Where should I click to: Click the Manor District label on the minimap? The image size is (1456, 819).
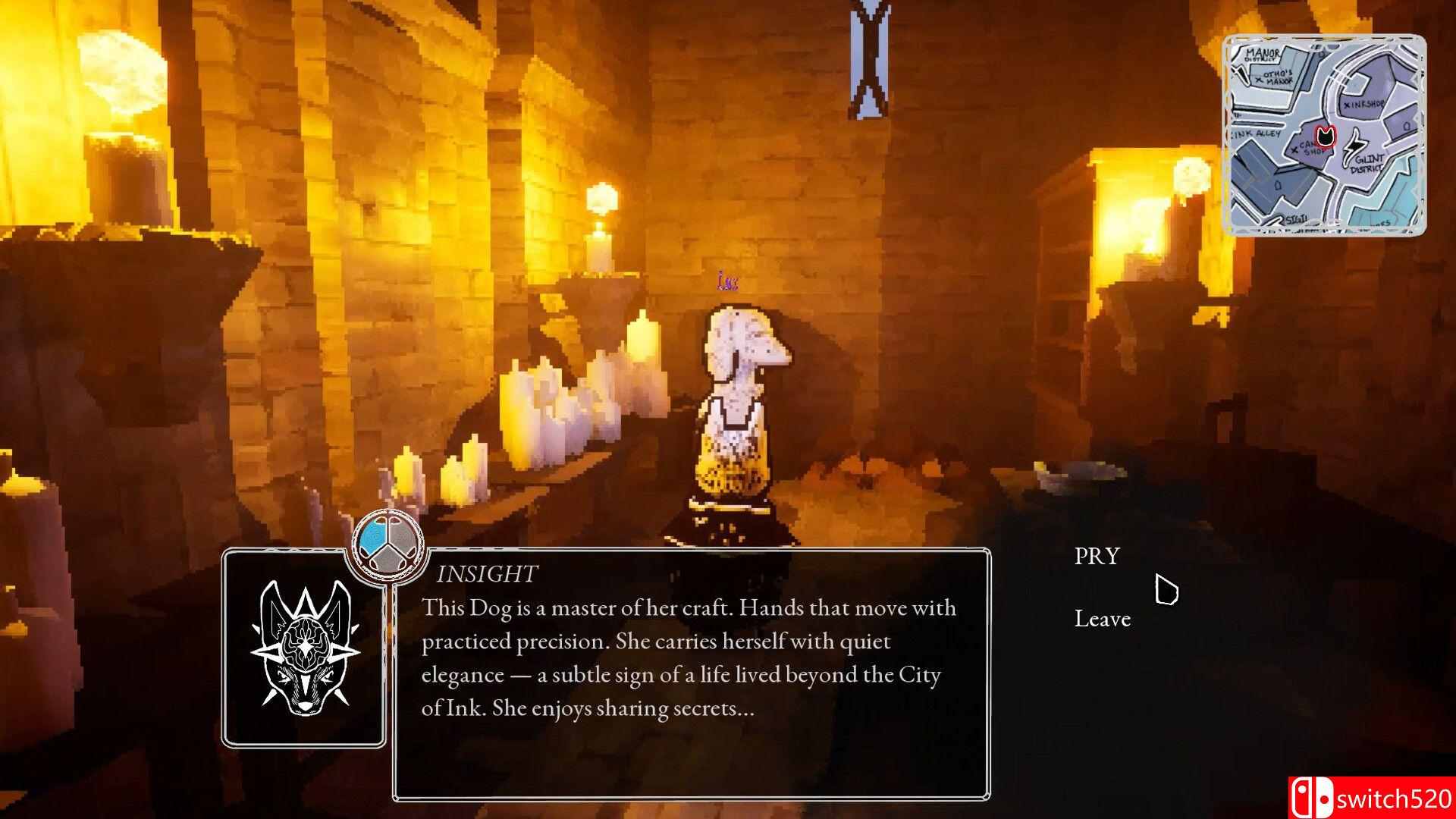click(x=1262, y=54)
